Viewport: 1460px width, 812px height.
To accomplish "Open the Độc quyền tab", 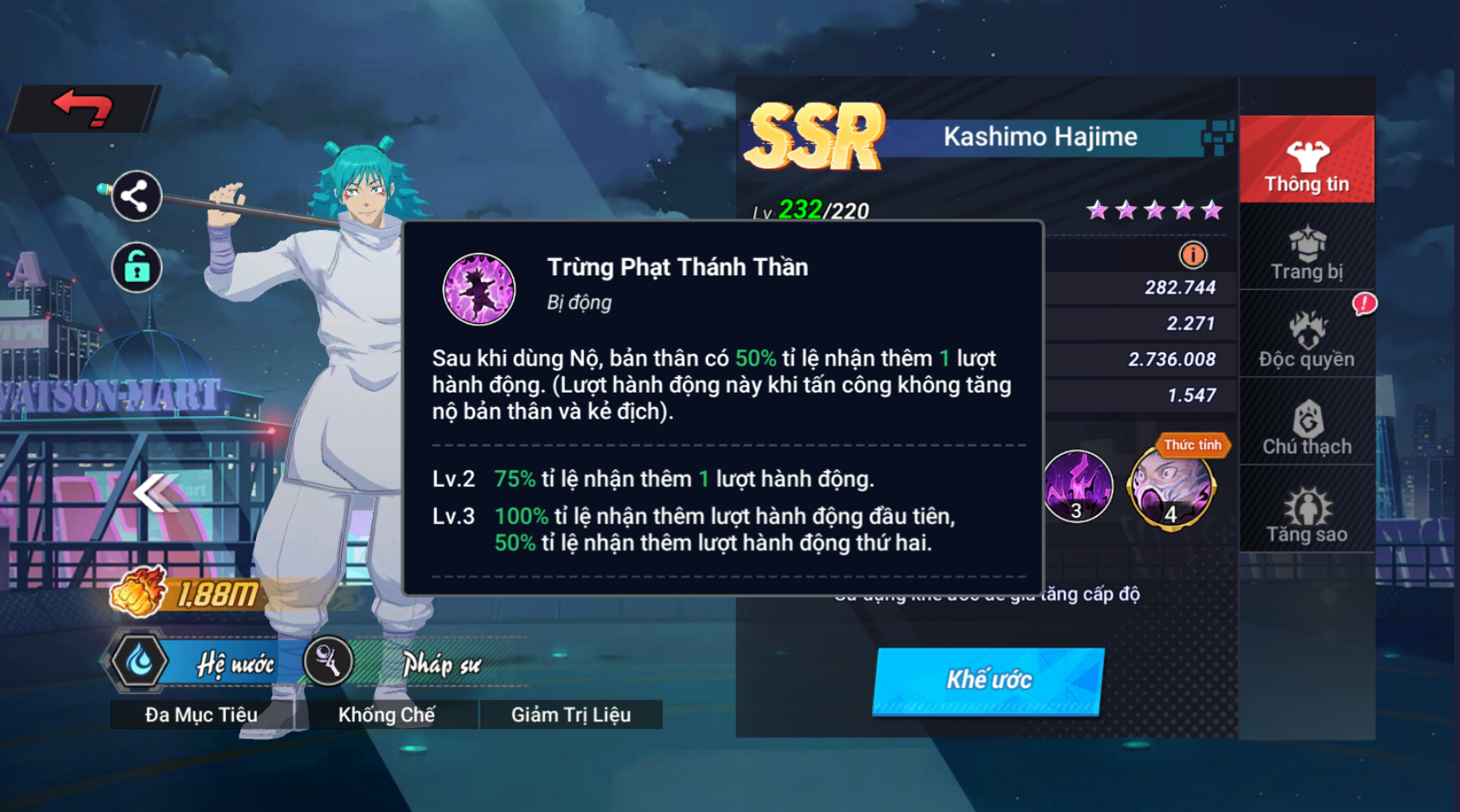I will pyautogui.click(x=1306, y=339).
